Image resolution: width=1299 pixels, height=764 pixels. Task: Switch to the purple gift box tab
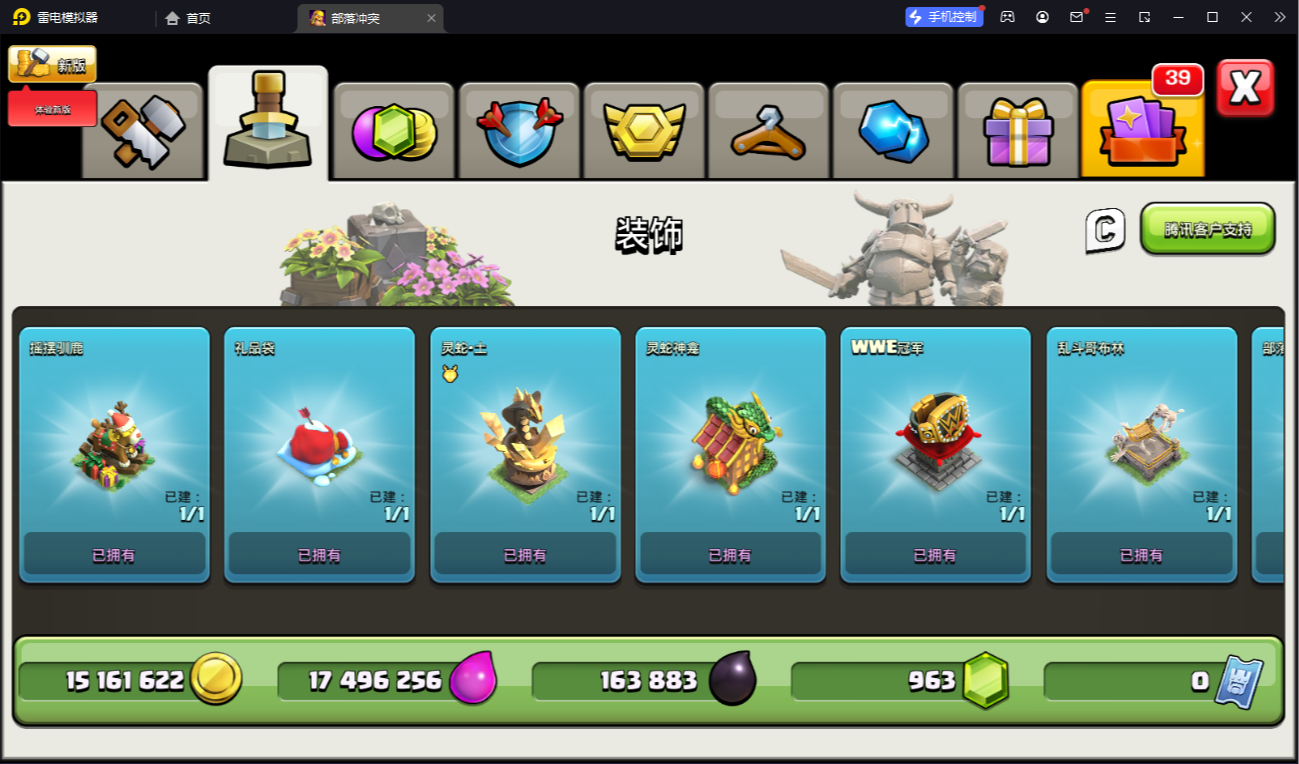pos(1018,131)
